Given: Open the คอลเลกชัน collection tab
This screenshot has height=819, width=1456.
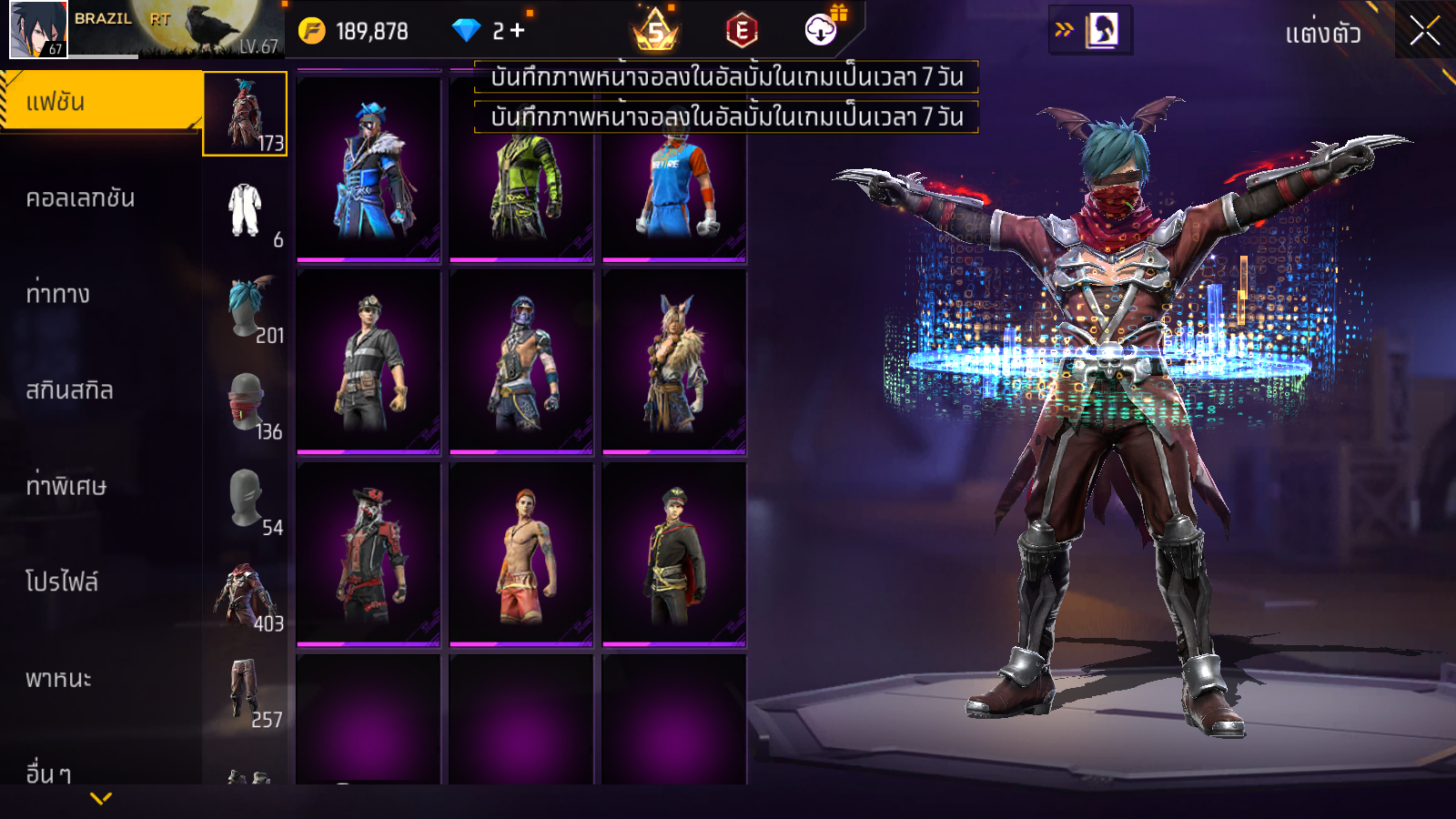Looking at the screenshot, I should pyautogui.click(x=80, y=198).
